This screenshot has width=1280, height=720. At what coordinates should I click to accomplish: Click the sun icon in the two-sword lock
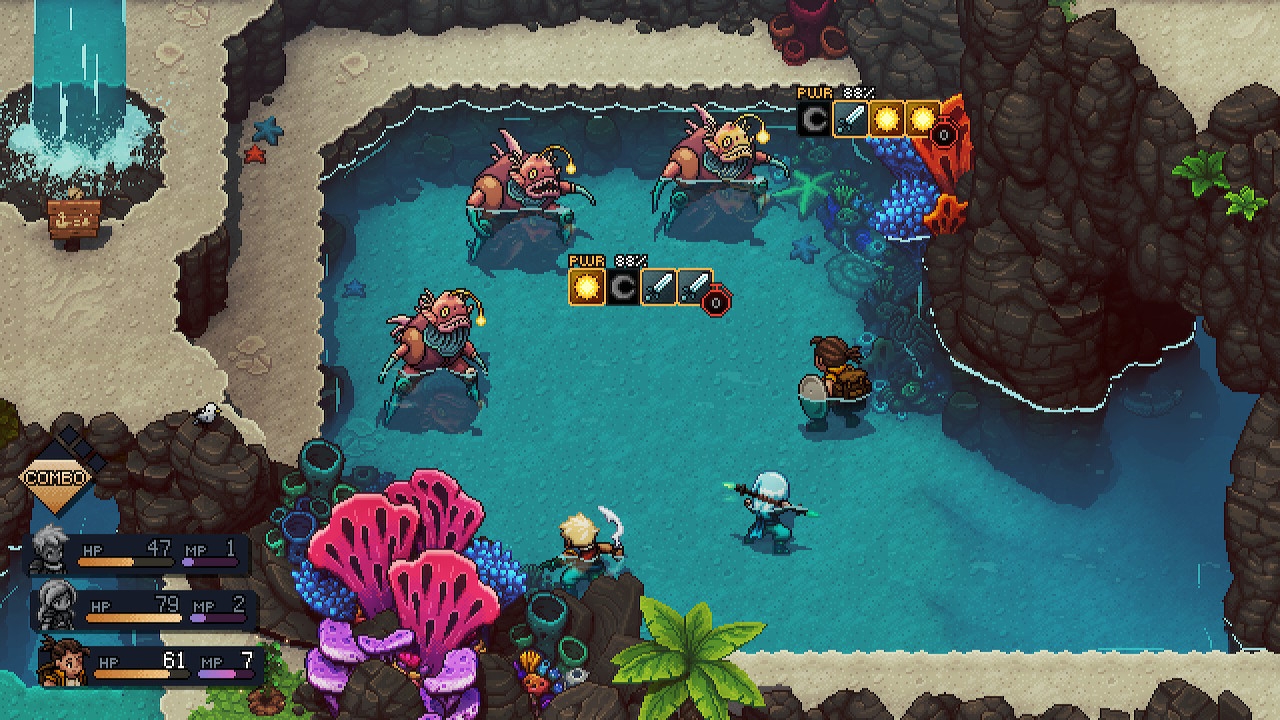click(x=587, y=287)
